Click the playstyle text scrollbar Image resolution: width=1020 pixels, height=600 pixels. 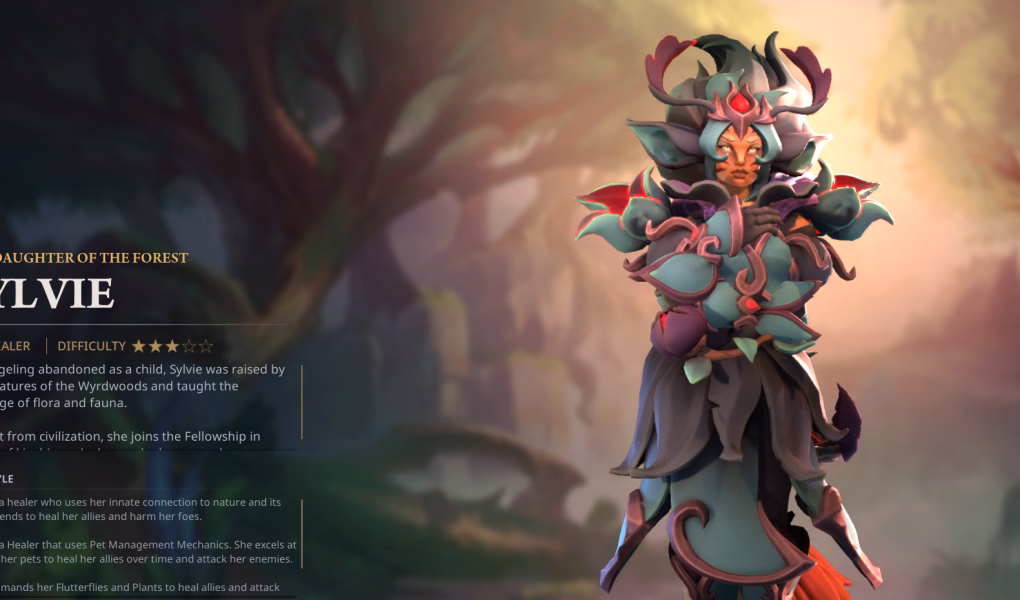(301, 533)
